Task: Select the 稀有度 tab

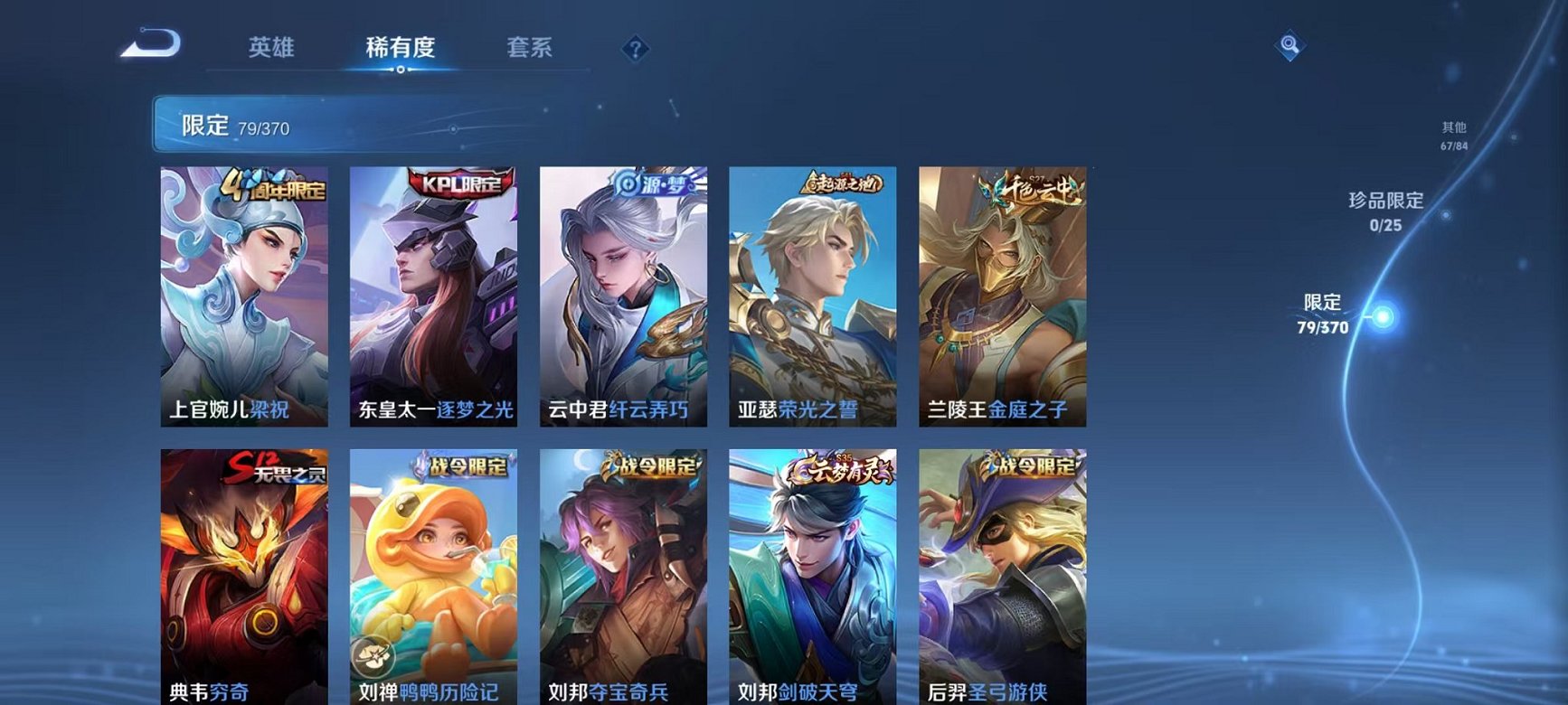Action: point(400,49)
